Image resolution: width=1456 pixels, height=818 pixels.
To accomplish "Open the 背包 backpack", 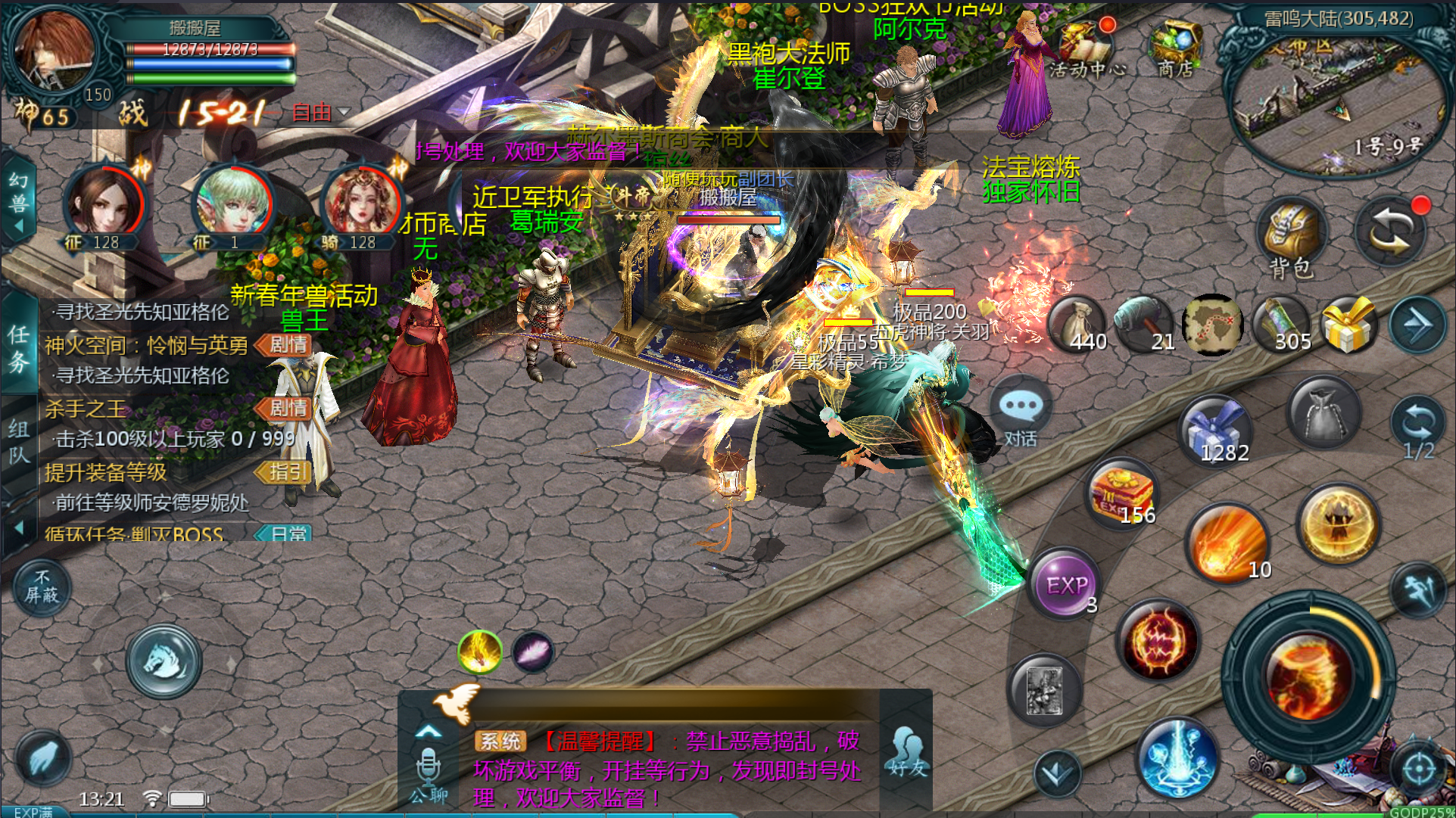I will (x=1291, y=236).
